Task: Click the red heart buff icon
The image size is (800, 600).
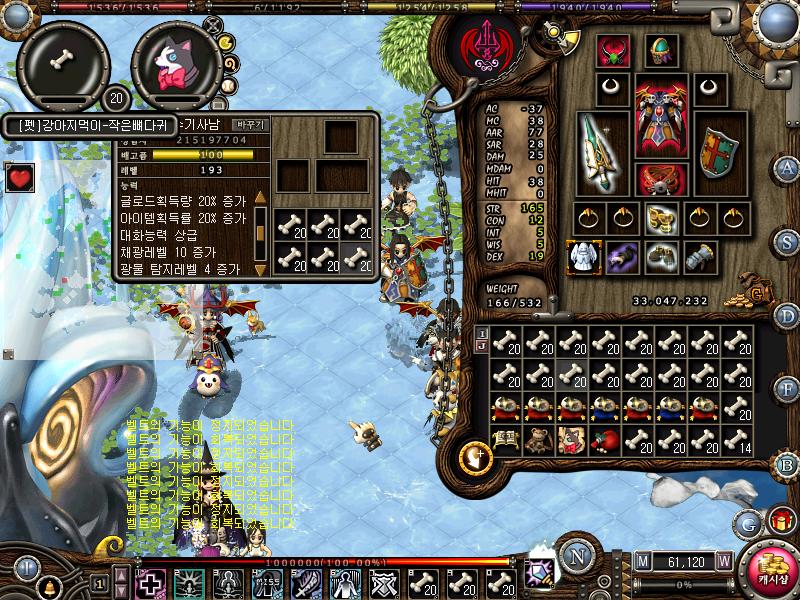Action: [20, 178]
